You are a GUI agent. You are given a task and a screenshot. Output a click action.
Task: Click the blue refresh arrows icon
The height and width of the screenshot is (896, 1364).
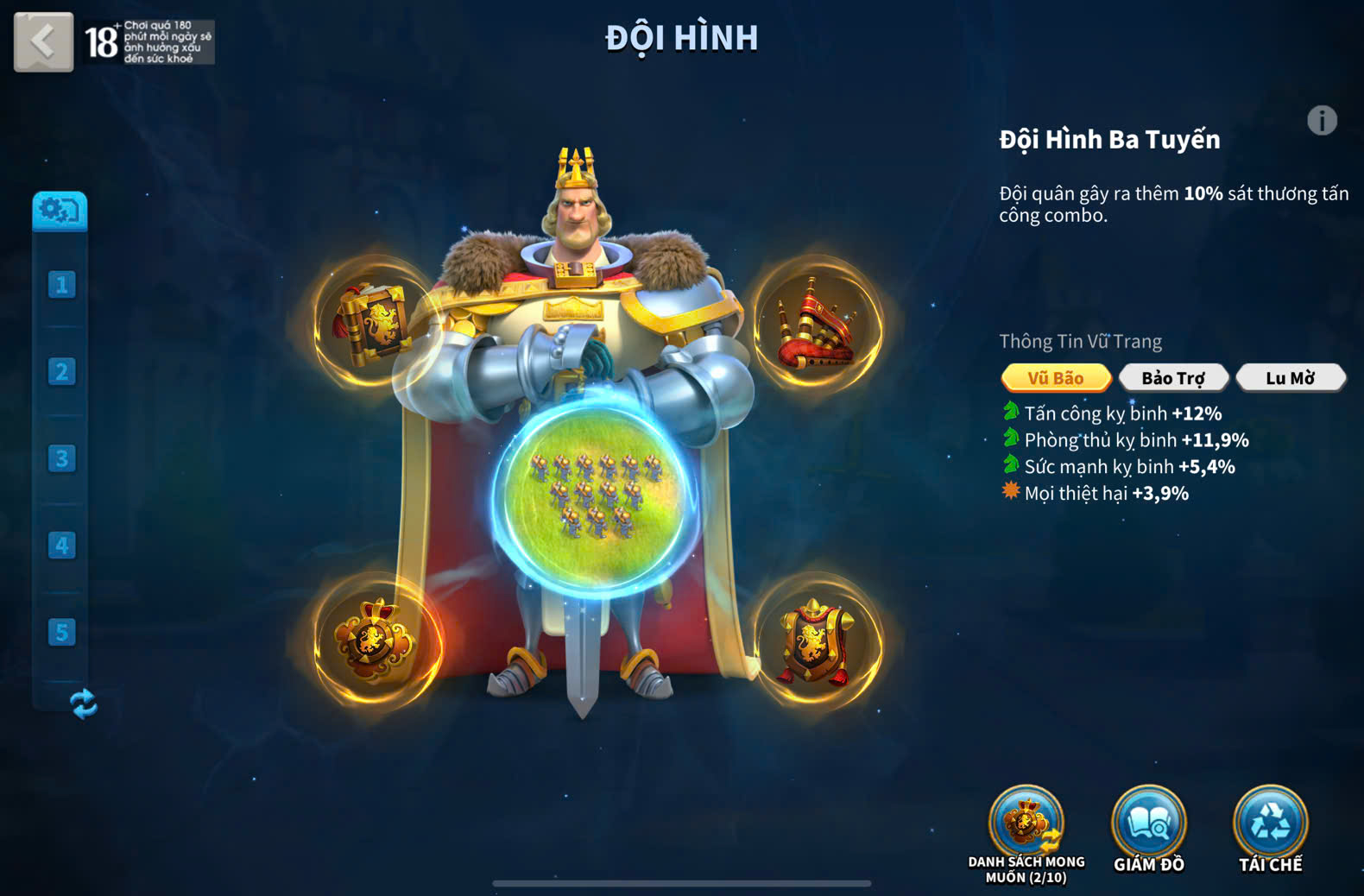tap(83, 704)
